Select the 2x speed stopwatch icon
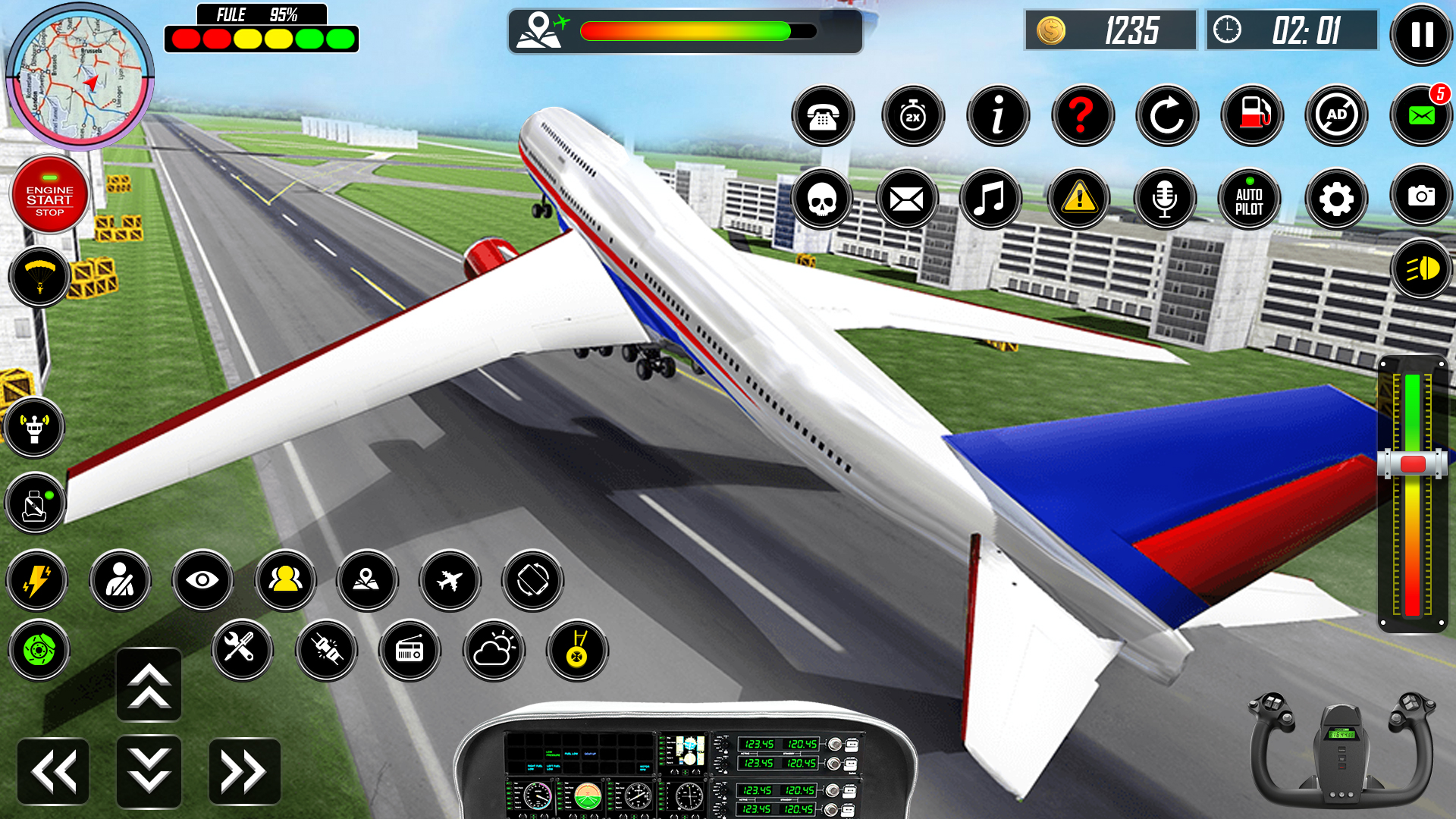 click(913, 115)
